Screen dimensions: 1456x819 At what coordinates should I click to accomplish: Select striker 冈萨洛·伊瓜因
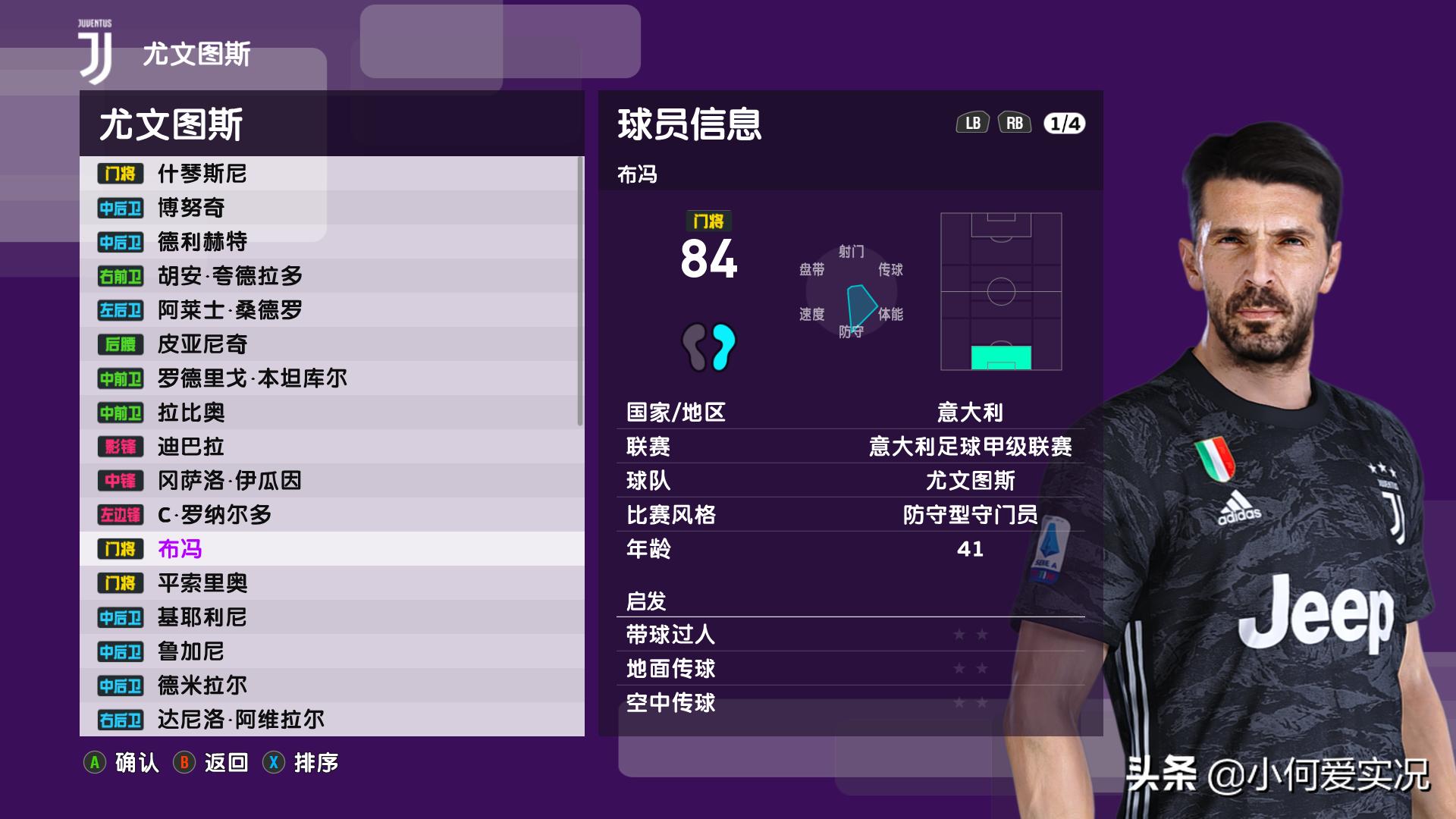coord(331,481)
